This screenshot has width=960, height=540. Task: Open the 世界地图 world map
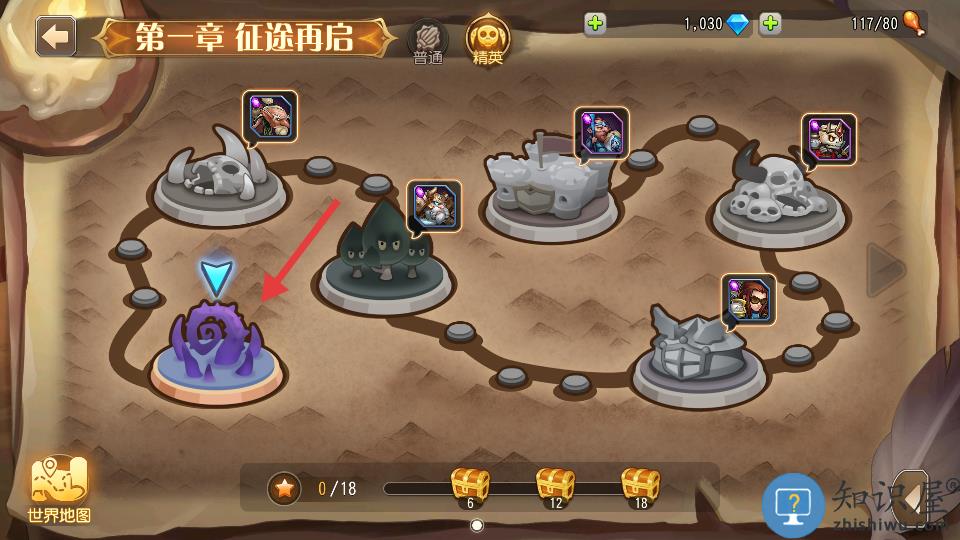[60, 490]
